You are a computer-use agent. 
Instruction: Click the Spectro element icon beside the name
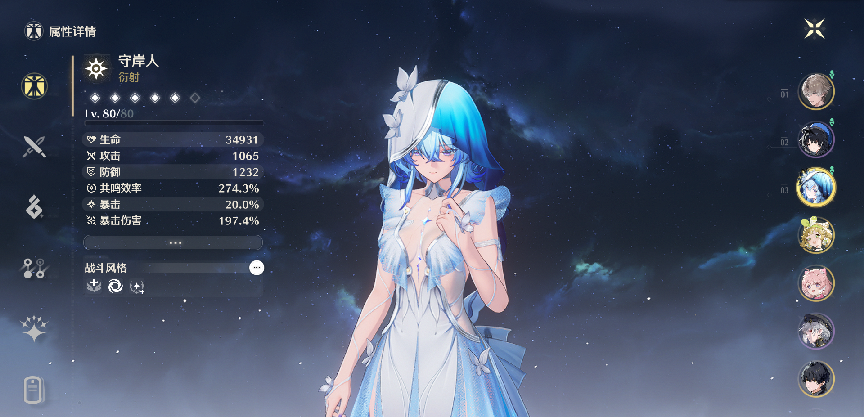(x=96, y=68)
